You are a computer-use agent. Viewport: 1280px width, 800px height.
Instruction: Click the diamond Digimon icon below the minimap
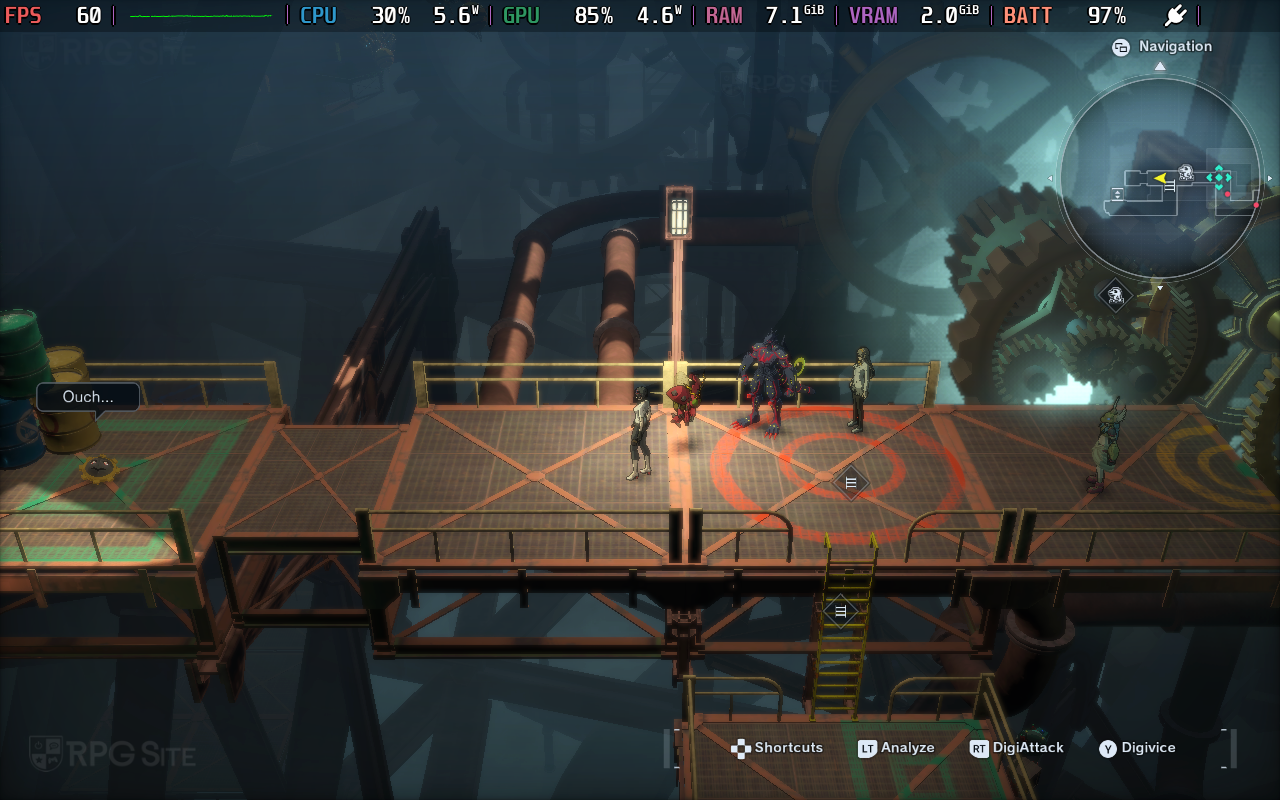tap(1115, 294)
